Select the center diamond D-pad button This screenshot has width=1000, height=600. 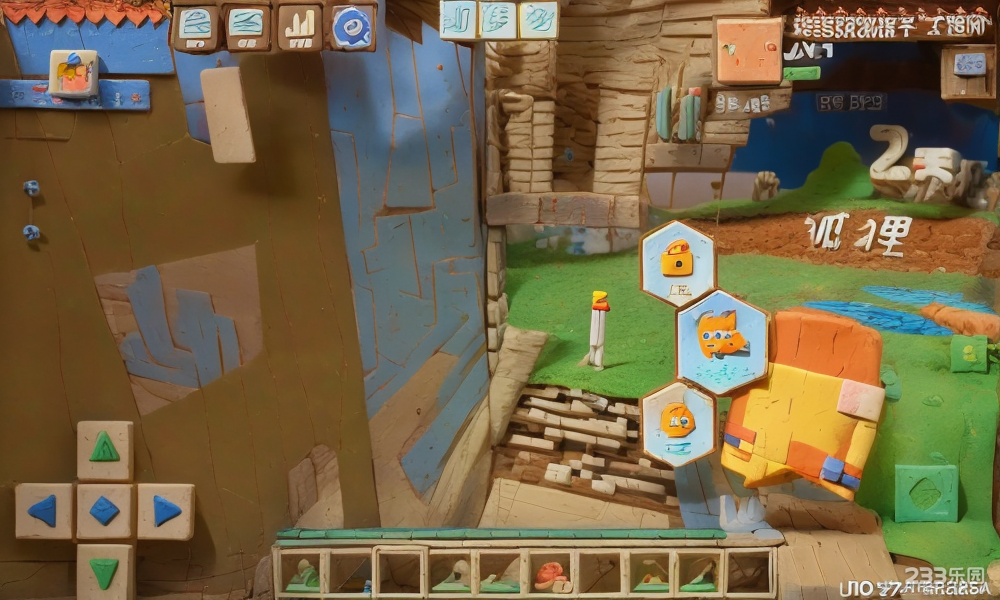click(104, 511)
